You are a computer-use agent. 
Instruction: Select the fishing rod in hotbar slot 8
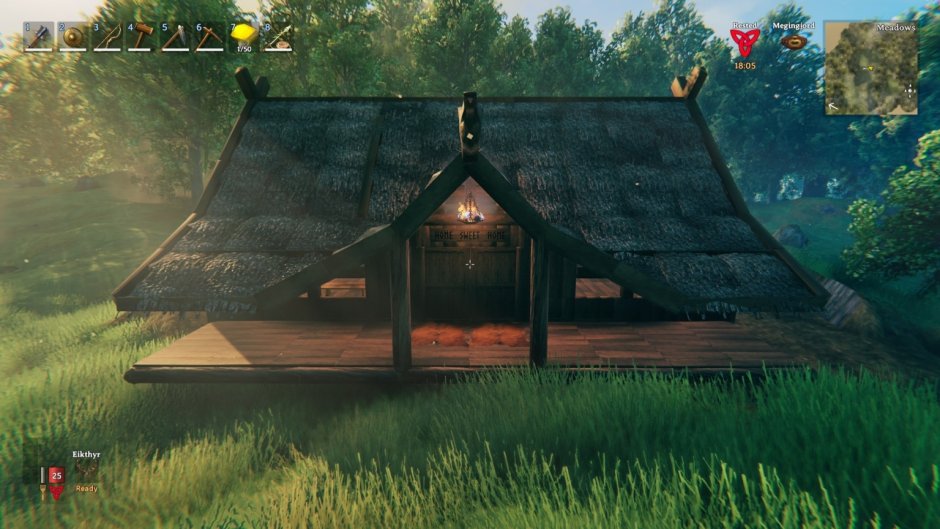(279, 37)
